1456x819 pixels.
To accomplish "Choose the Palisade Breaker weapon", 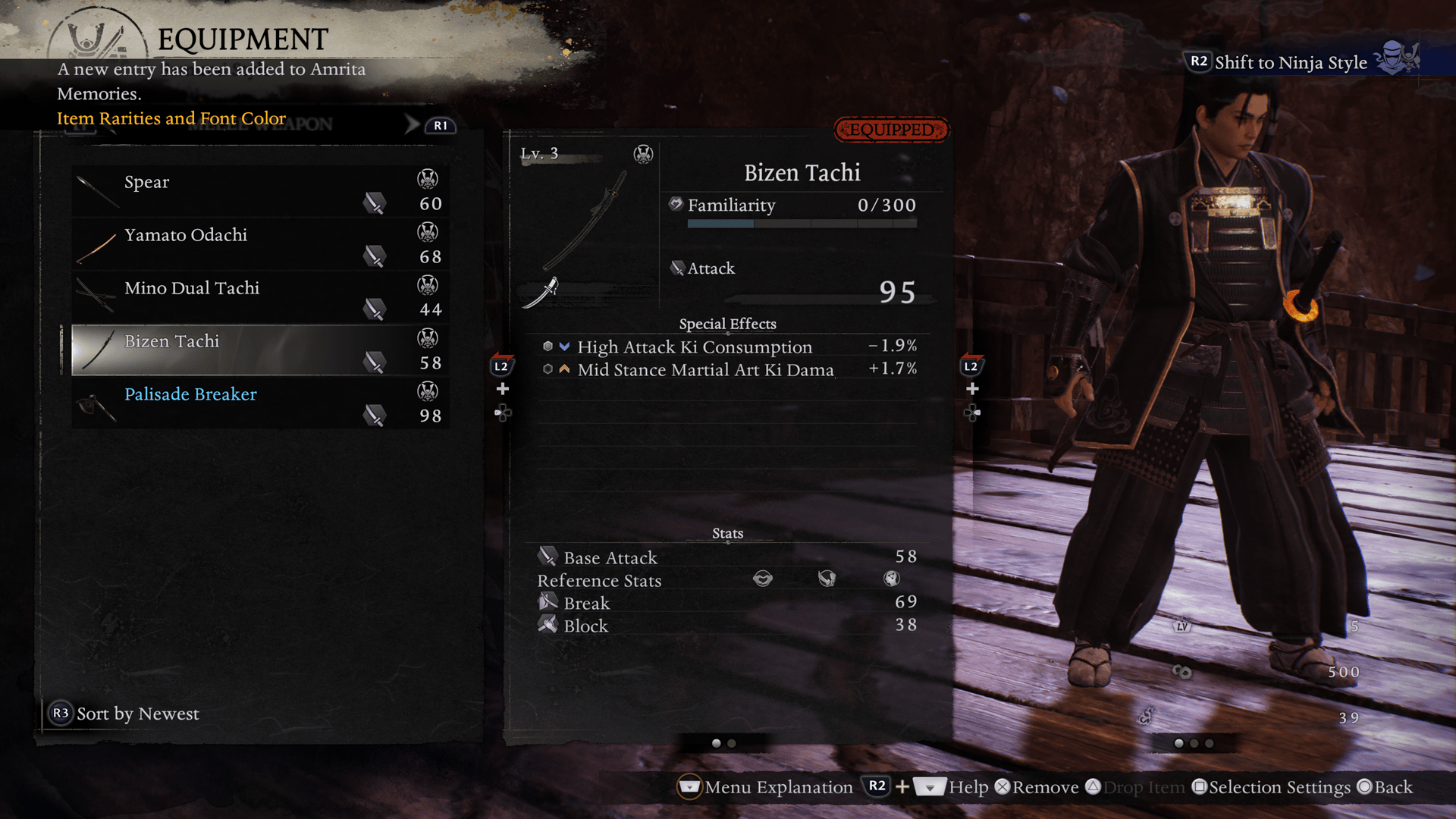I will coord(260,403).
